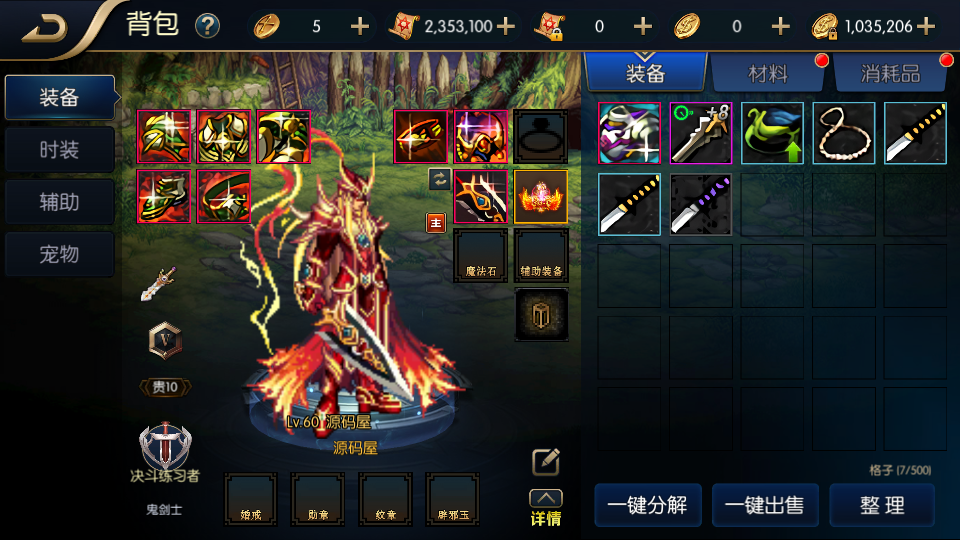Image resolution: width=960 pixels, height=540 pixels.
Task: Select the green pouch with up arrow
Action: (x=772, y=133)
